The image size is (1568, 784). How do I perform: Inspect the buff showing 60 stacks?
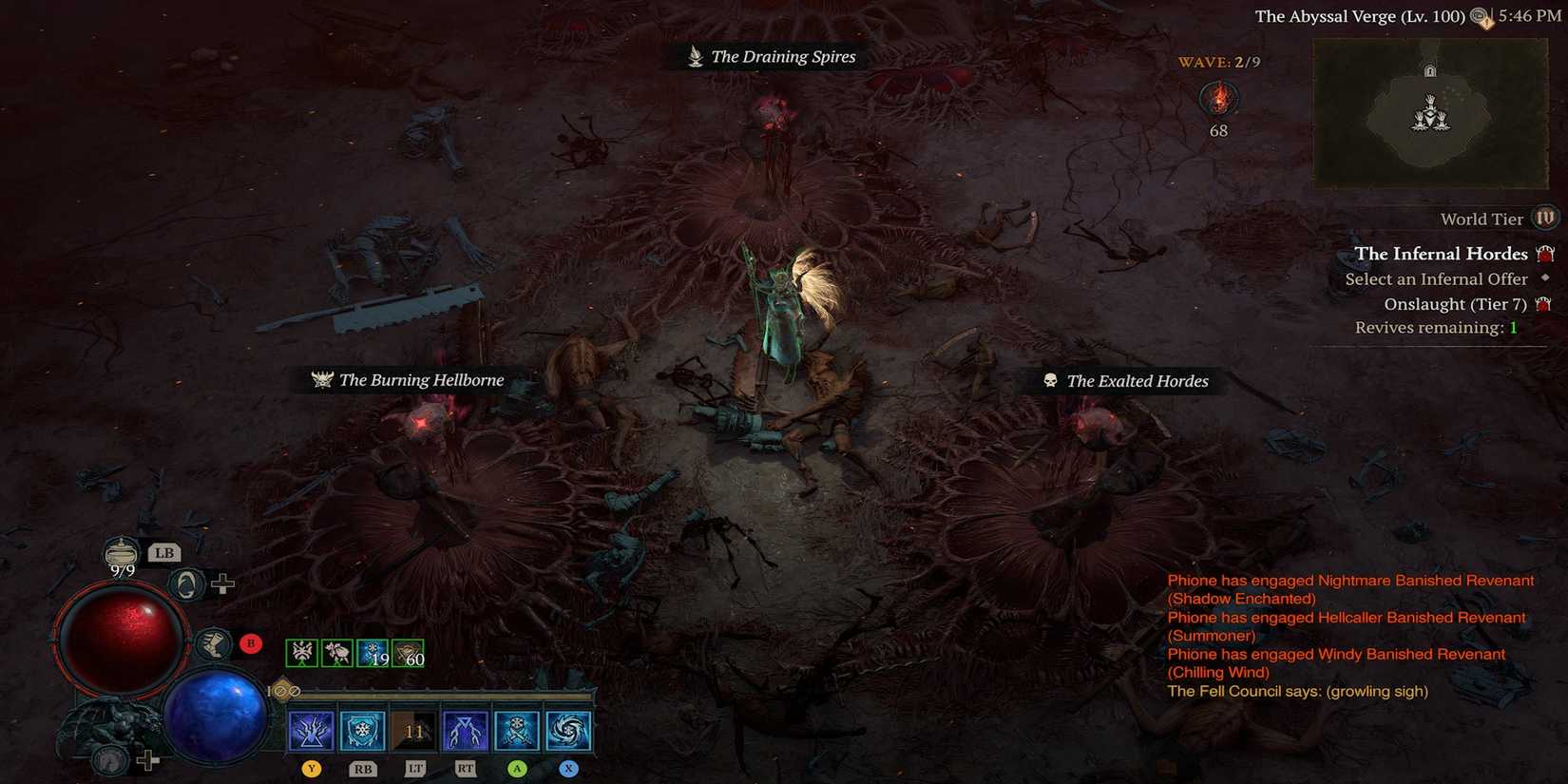[409, 653]
